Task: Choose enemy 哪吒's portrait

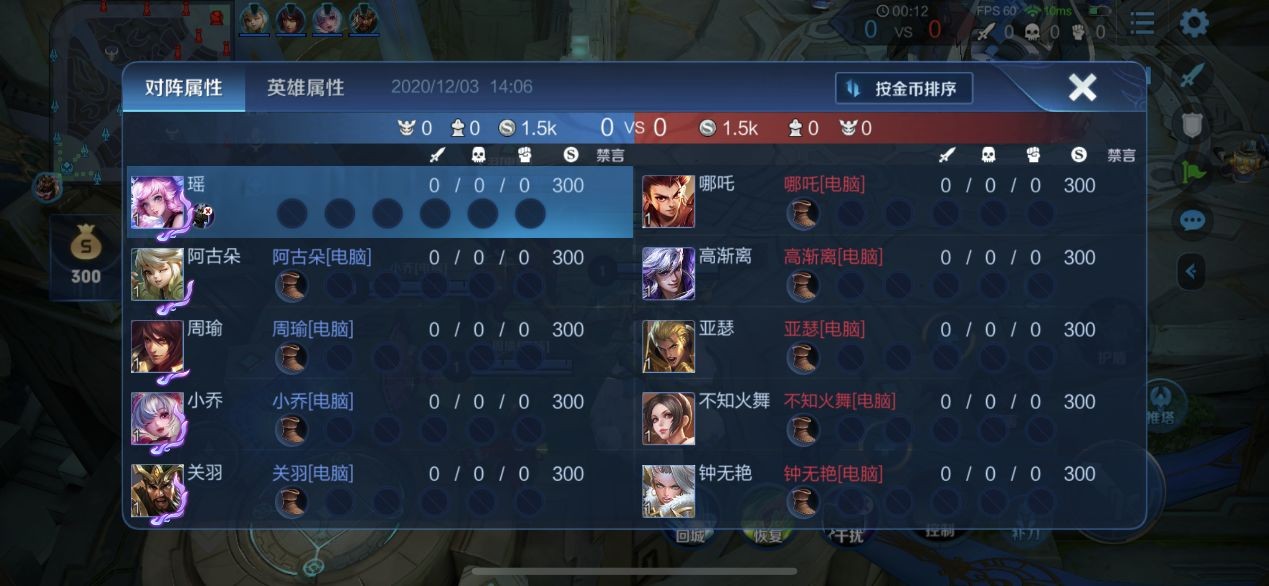Action: tap(668, 202)
